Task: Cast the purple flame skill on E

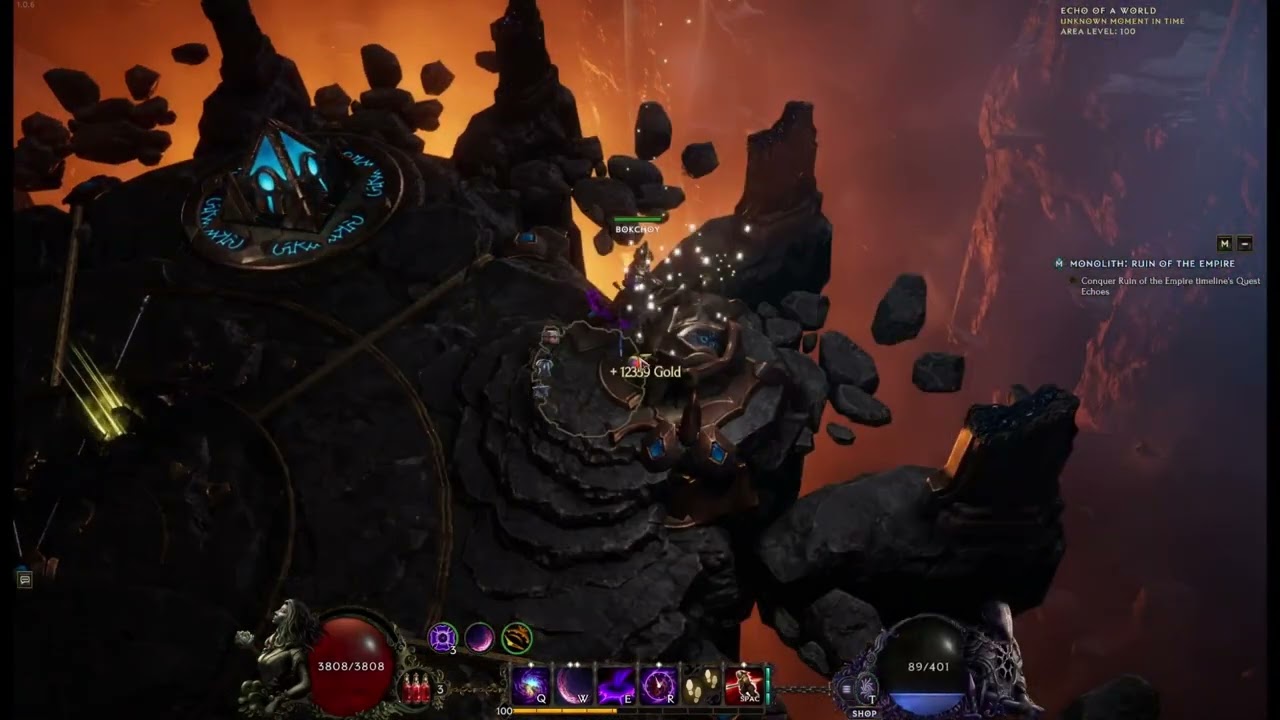Action: (x=616, y=686)
